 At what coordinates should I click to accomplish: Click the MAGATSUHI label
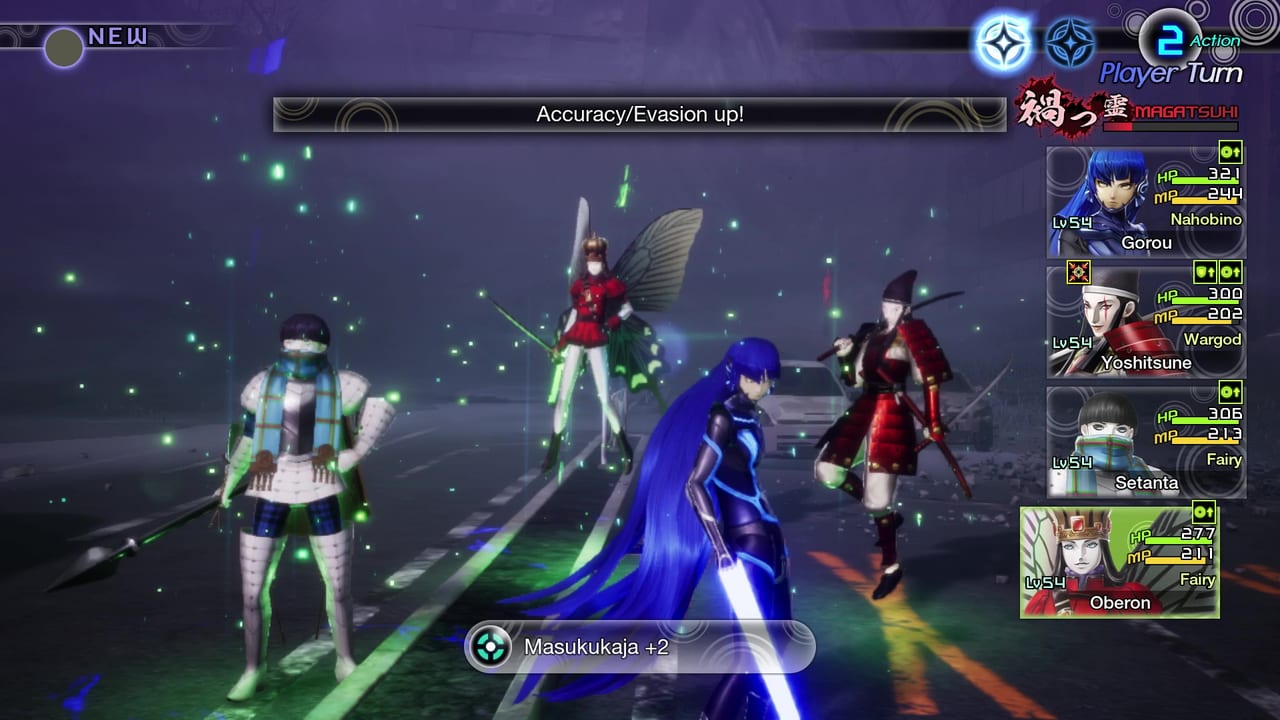click(1186, 111)
